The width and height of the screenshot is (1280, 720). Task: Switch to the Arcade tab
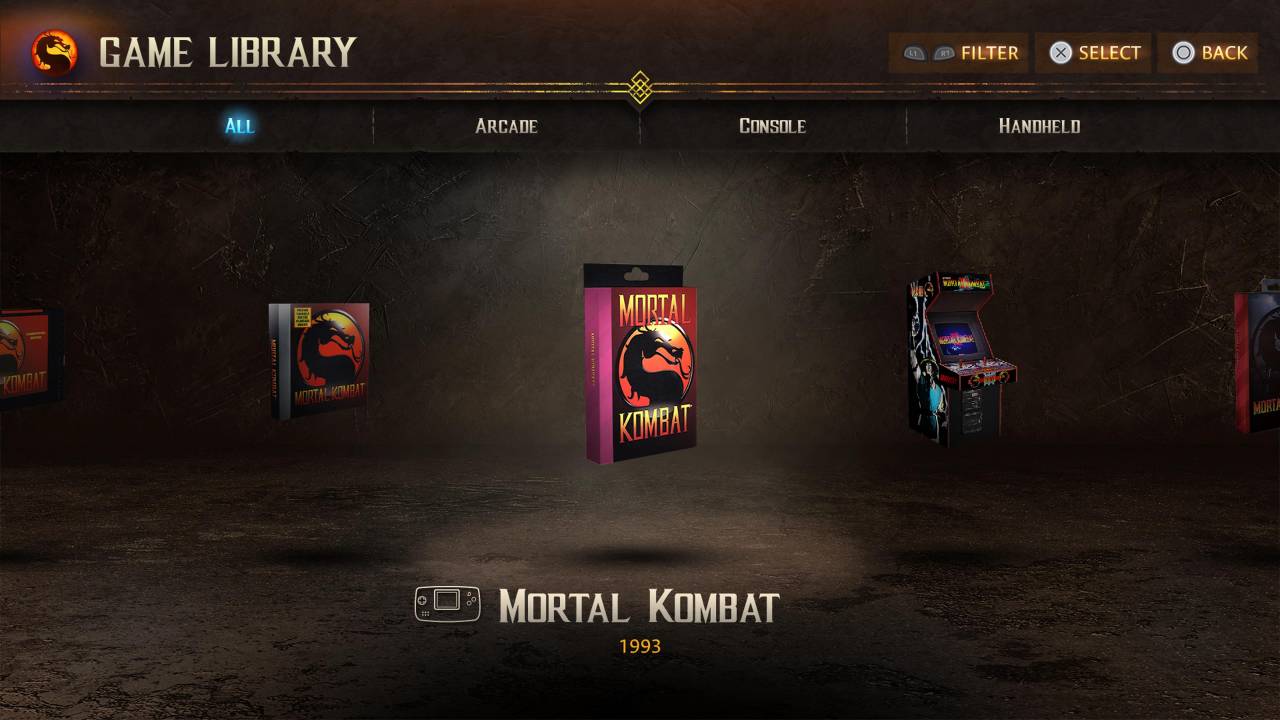coord(506,126)
